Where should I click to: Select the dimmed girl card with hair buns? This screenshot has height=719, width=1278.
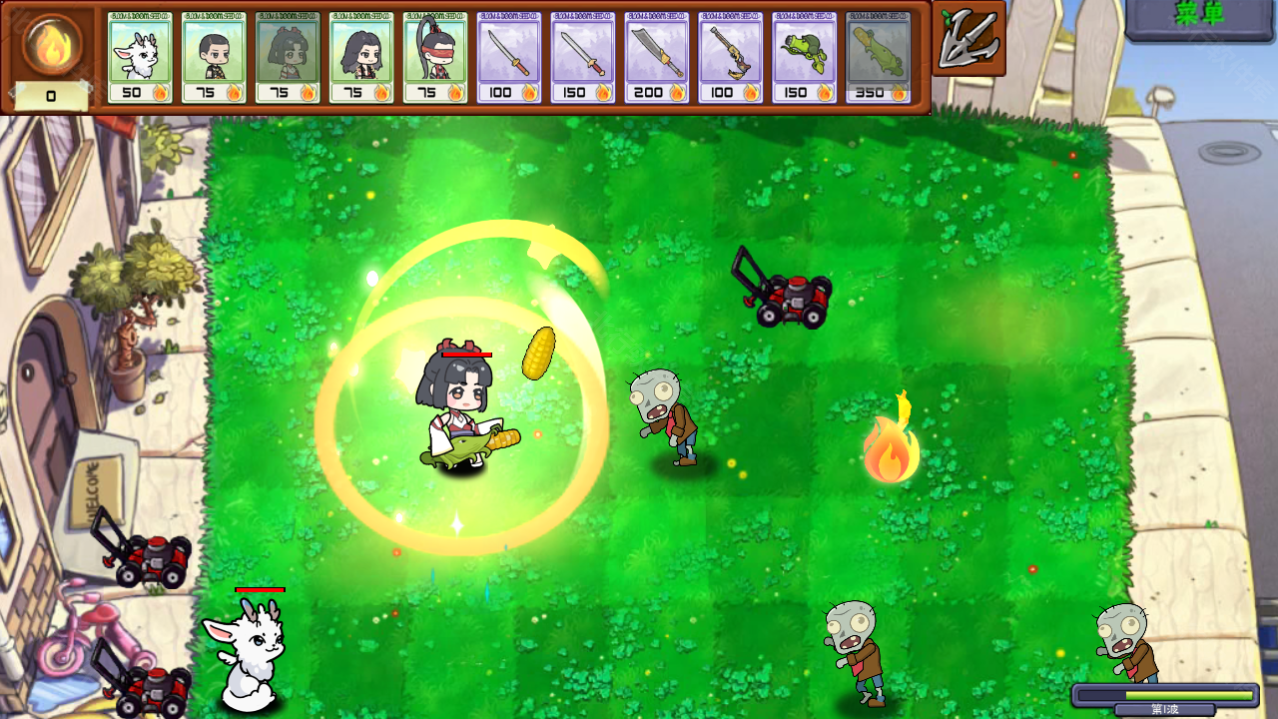click(x=288, y=58)
